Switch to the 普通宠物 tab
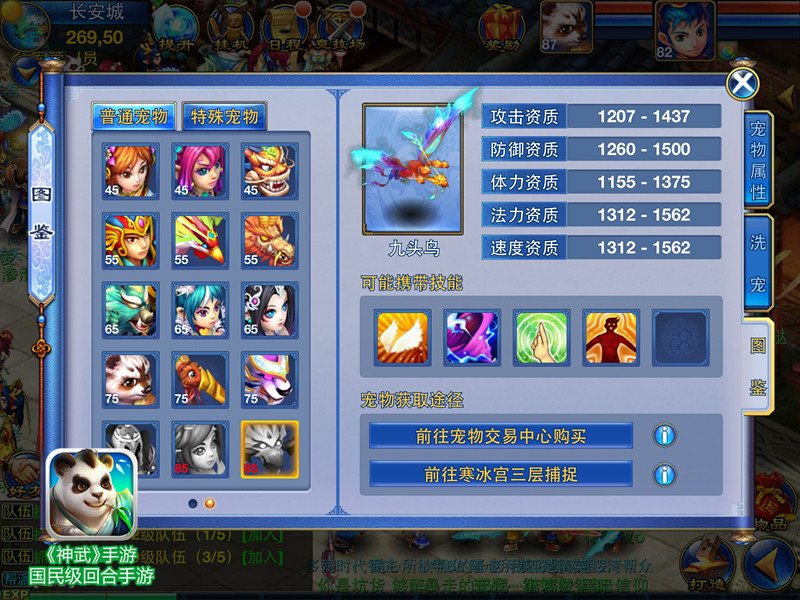 pos(135,116)
